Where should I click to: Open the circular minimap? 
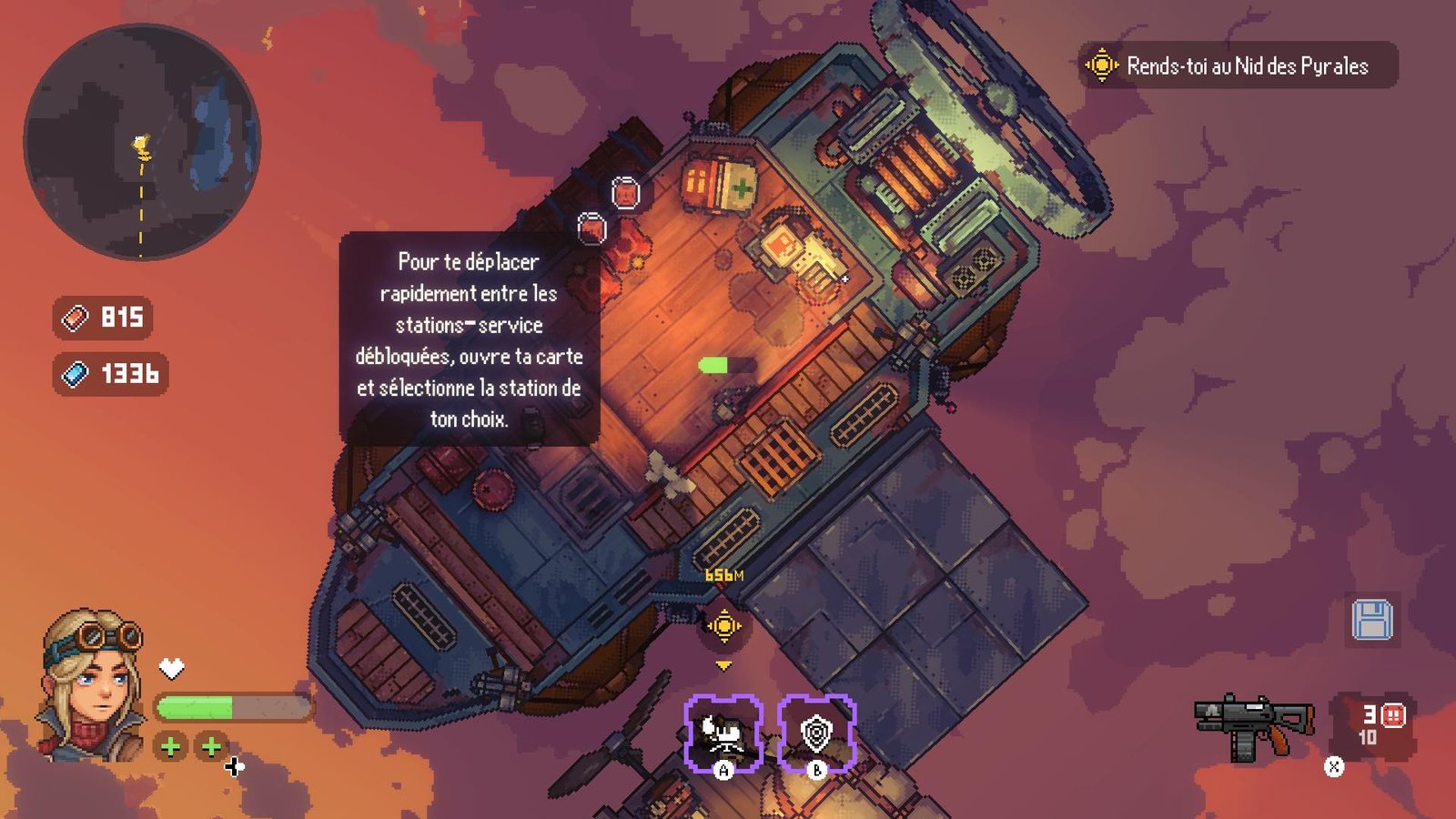coord(142,142)
